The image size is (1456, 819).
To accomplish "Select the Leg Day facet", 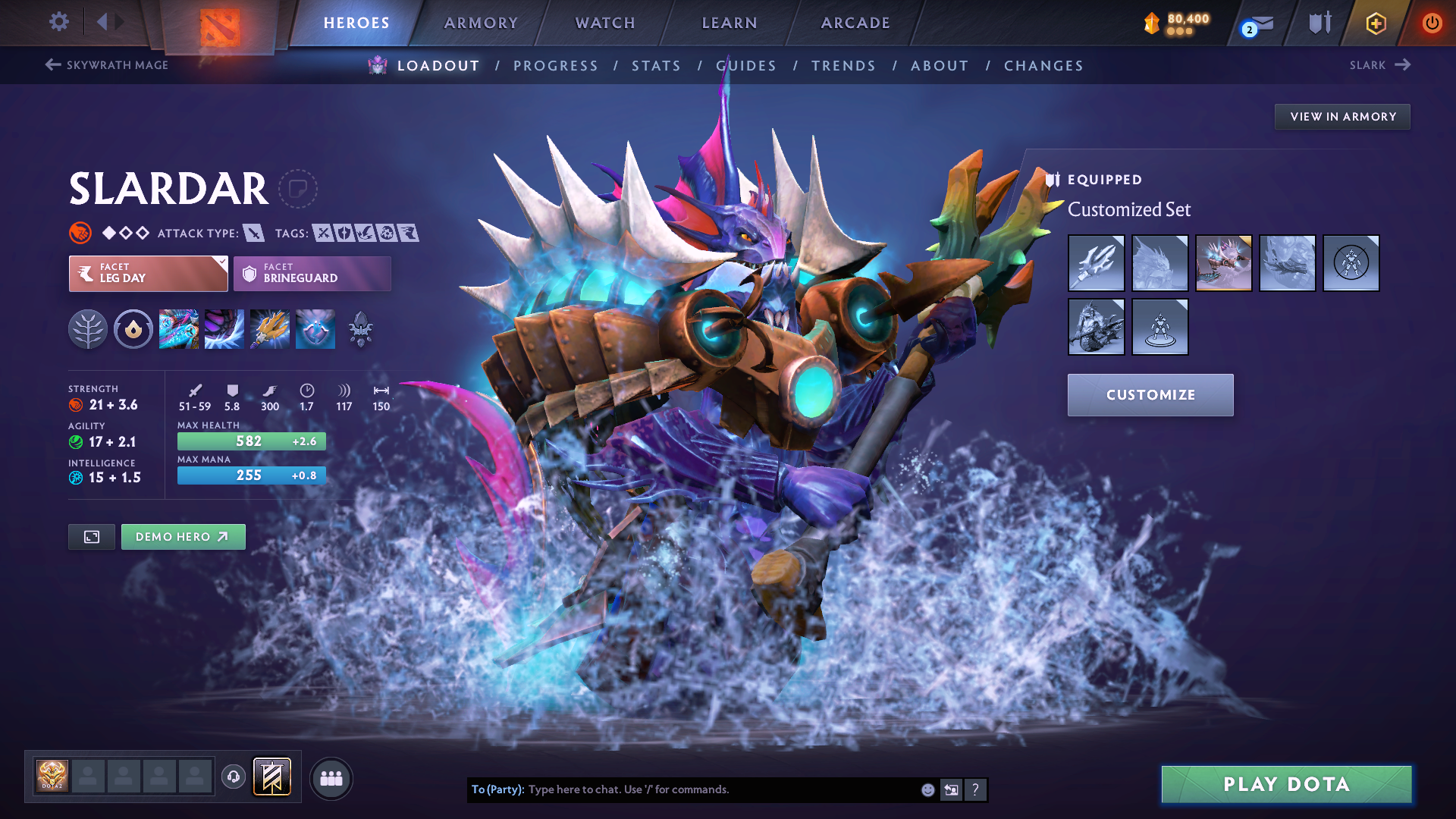I will point(148,274).
